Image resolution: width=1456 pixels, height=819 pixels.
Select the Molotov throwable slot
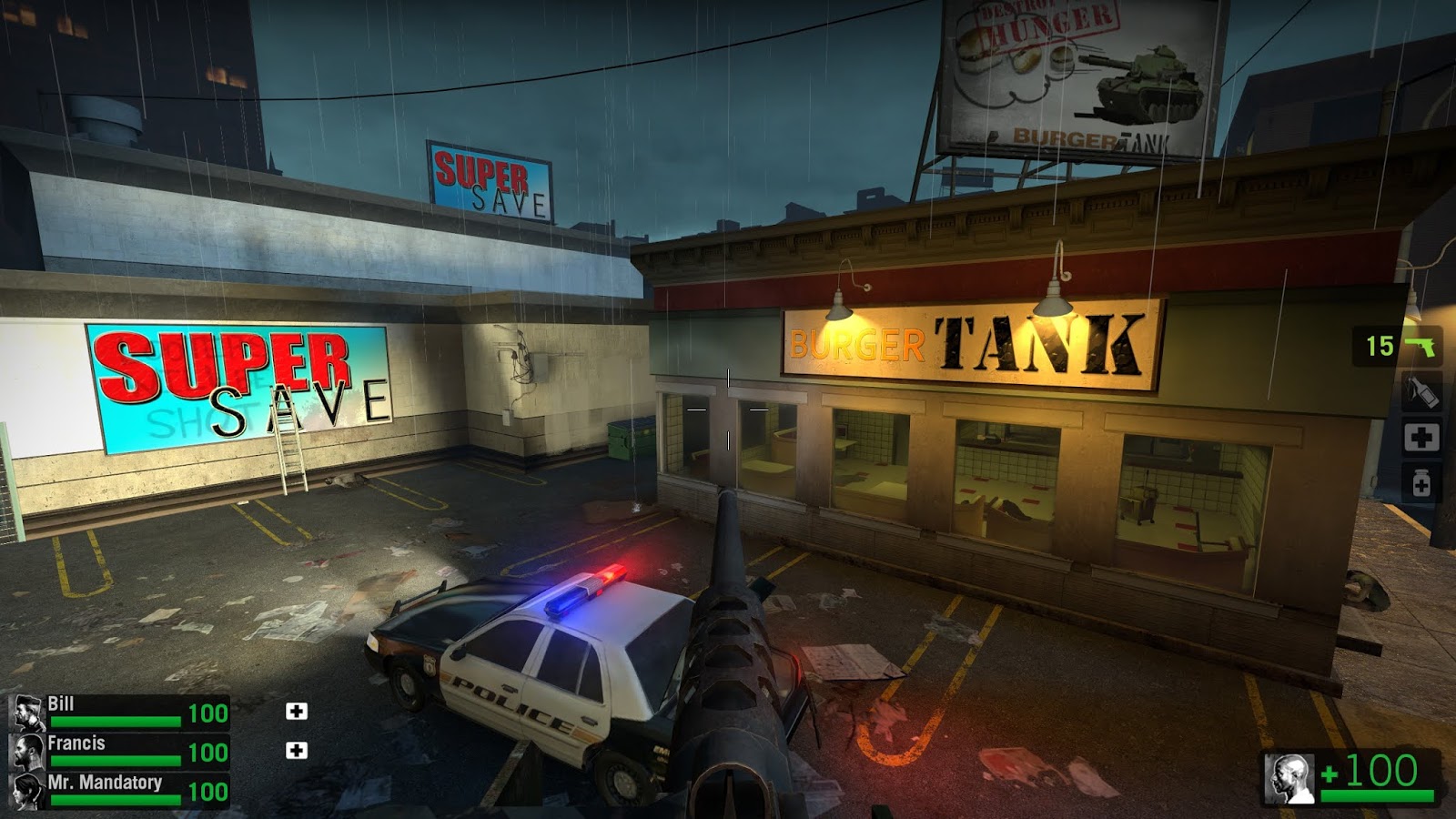(x=1424, y=393)
